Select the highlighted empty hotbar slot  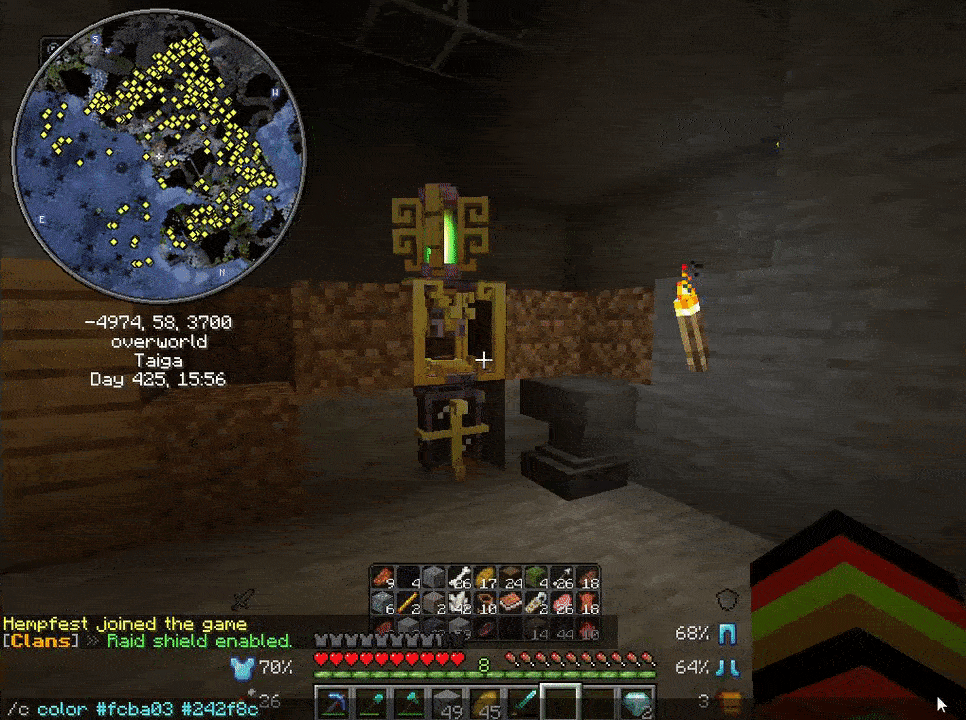coord(561,704)
